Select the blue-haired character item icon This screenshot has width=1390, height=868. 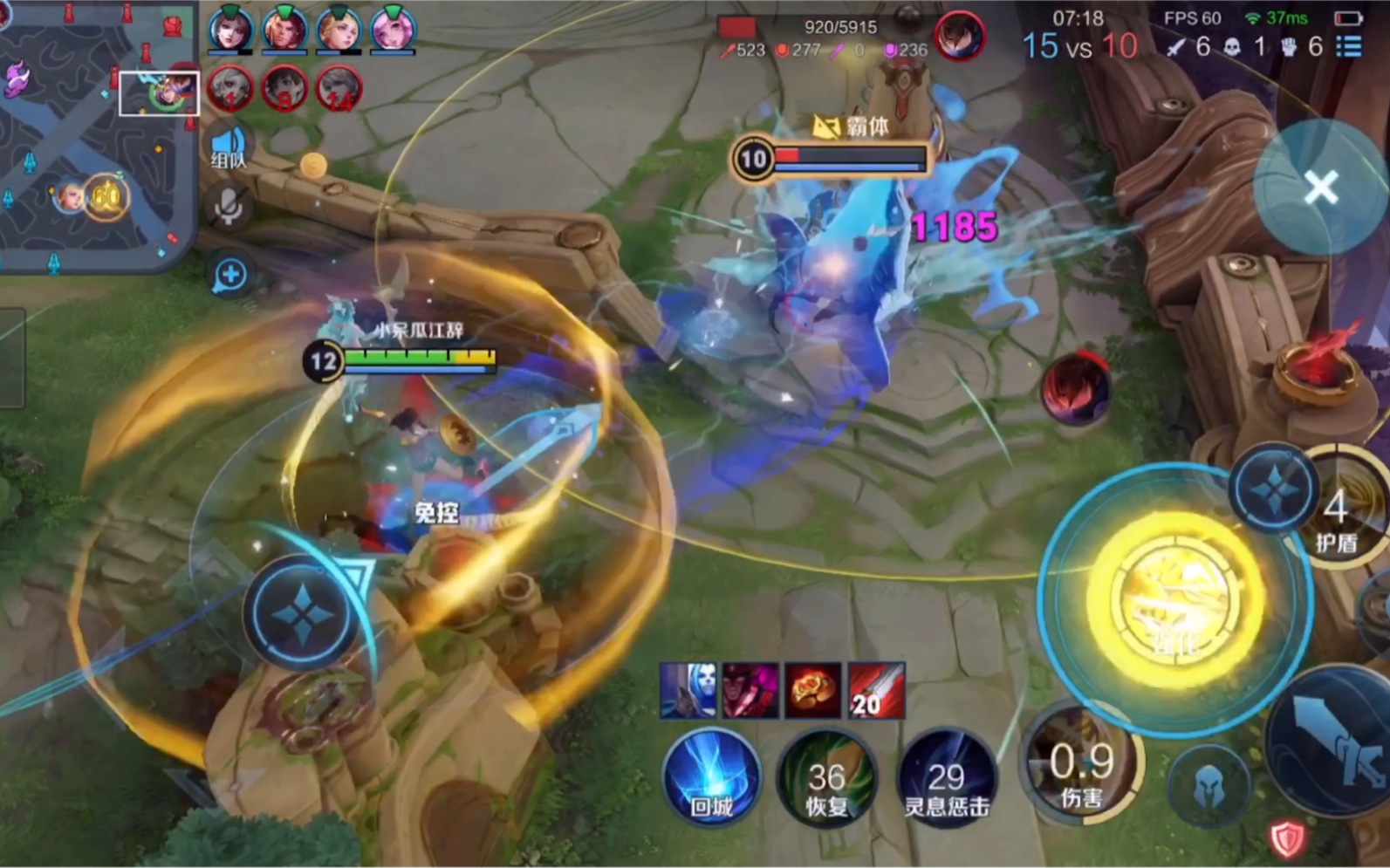pos(688,690)
